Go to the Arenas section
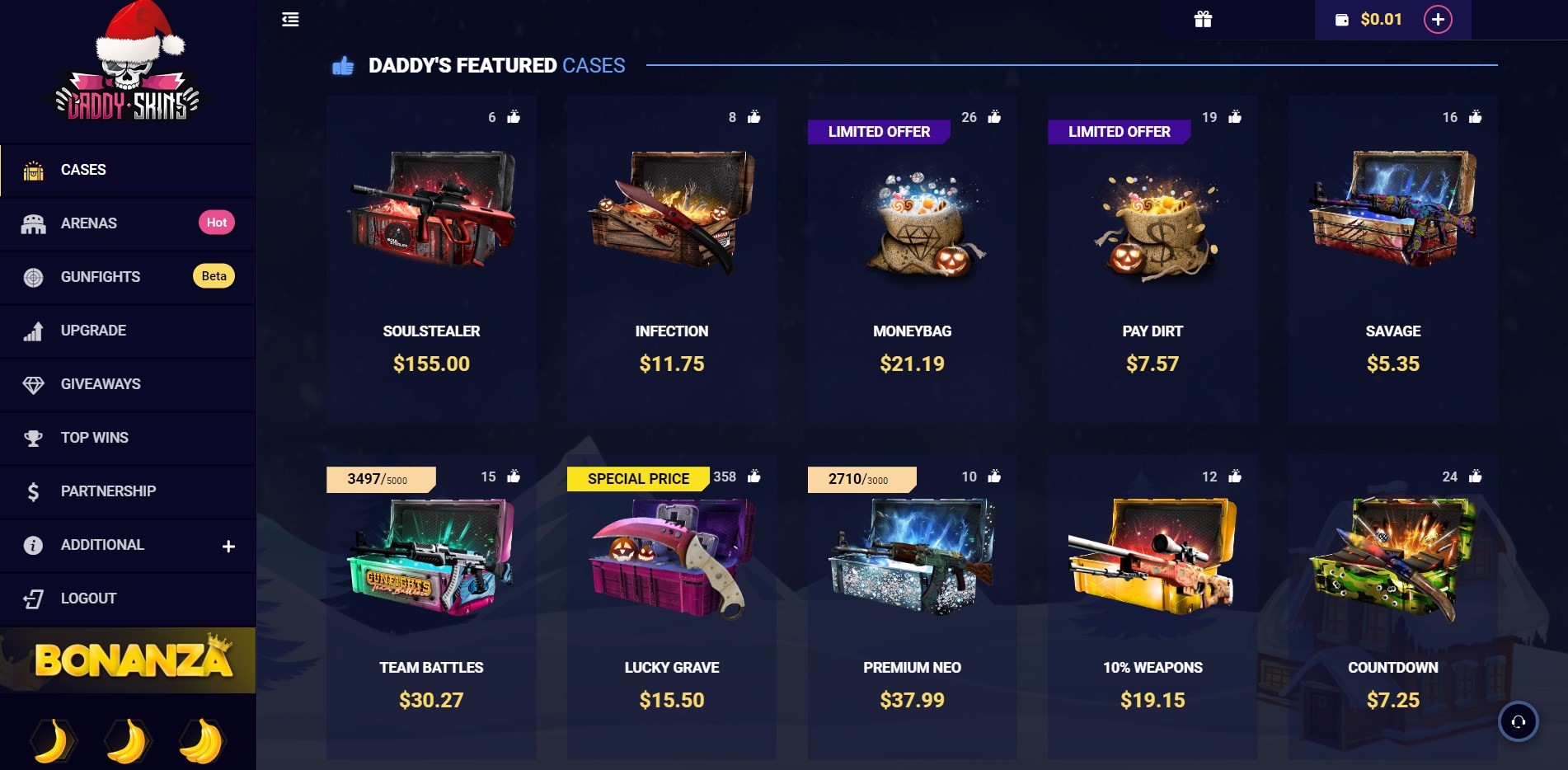This screenshot has width=1568, height=770. click(89, 223)
